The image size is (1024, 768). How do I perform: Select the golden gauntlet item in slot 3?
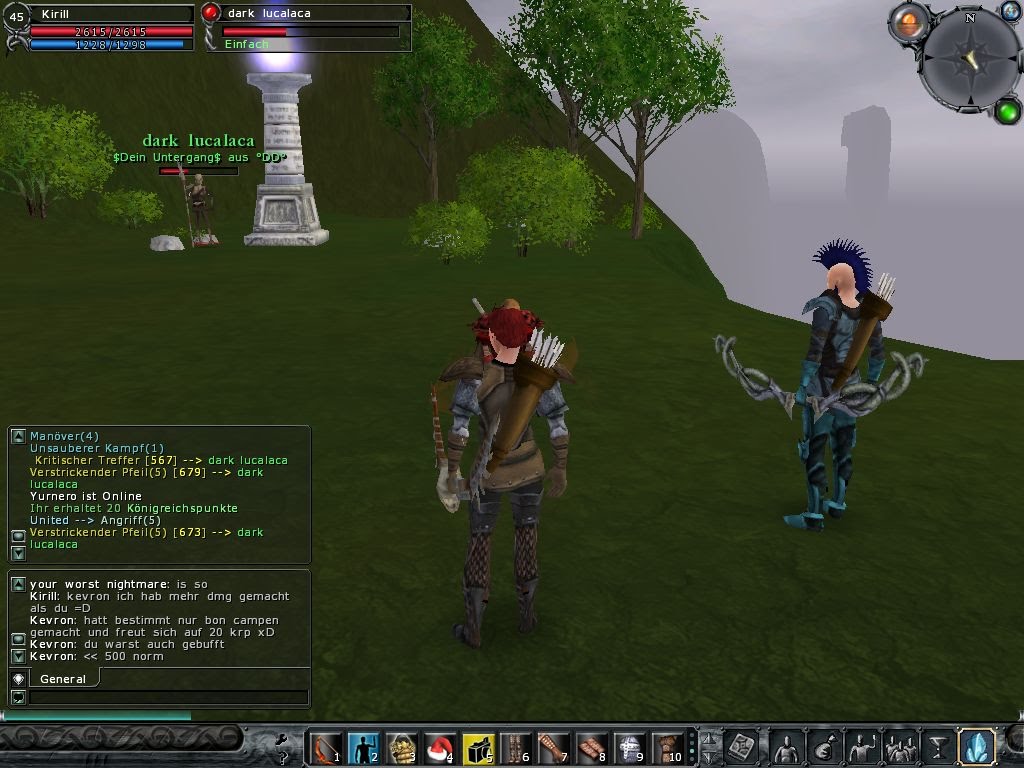coord(401,748)
